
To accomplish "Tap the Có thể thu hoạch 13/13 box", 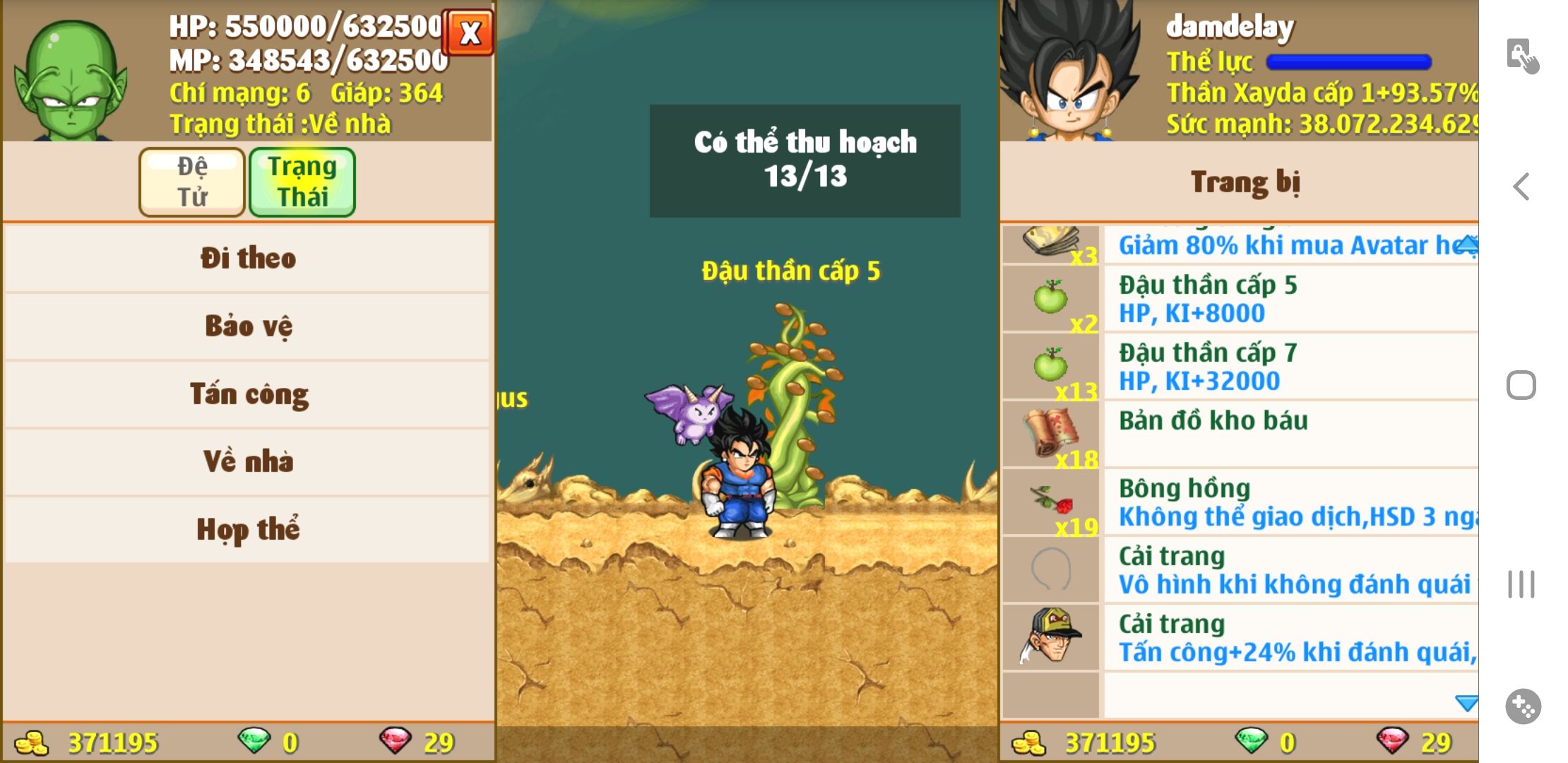I will (x=804, y=160).
